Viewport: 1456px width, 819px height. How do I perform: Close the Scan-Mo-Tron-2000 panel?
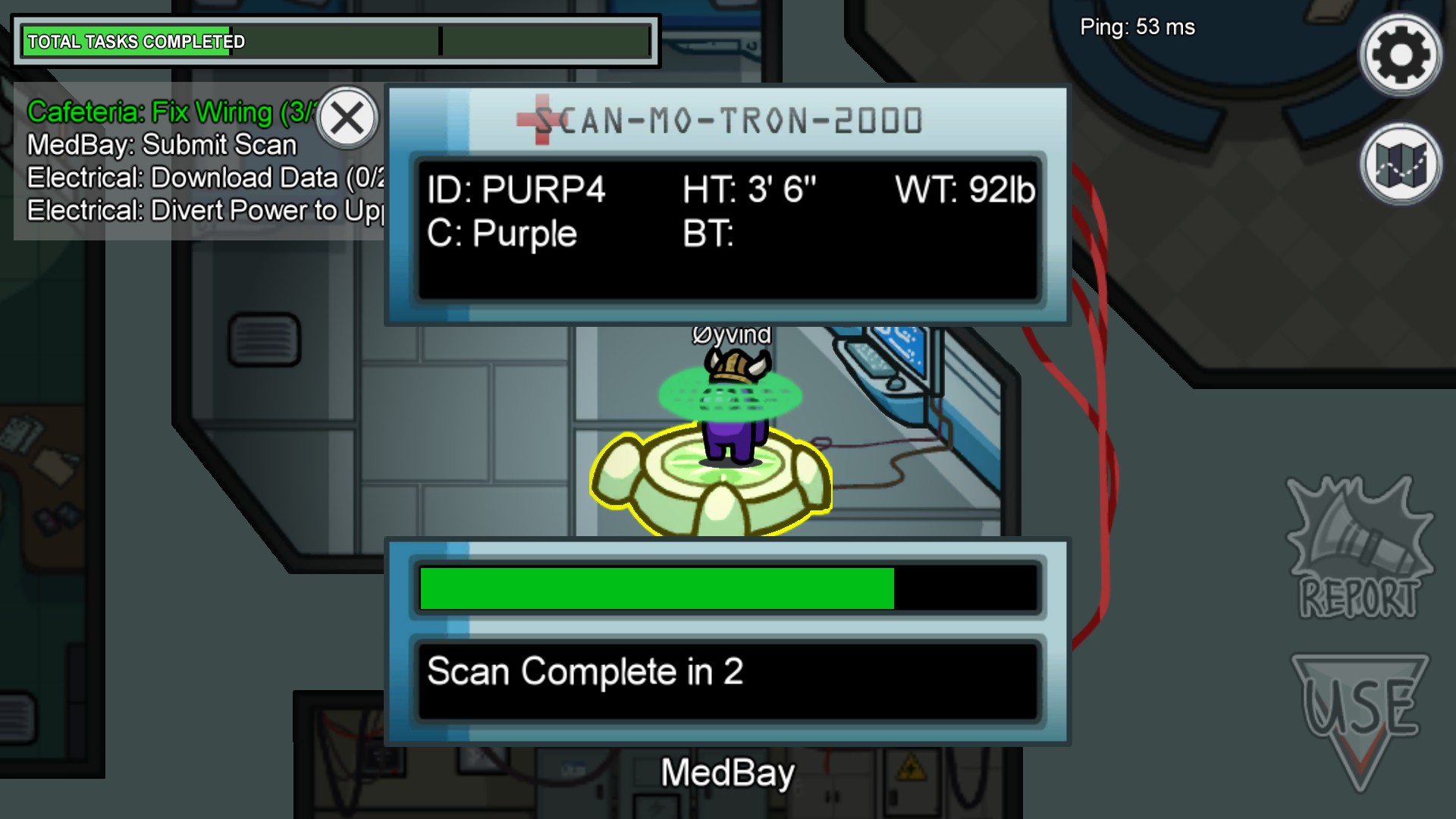[x=347, y=118]
